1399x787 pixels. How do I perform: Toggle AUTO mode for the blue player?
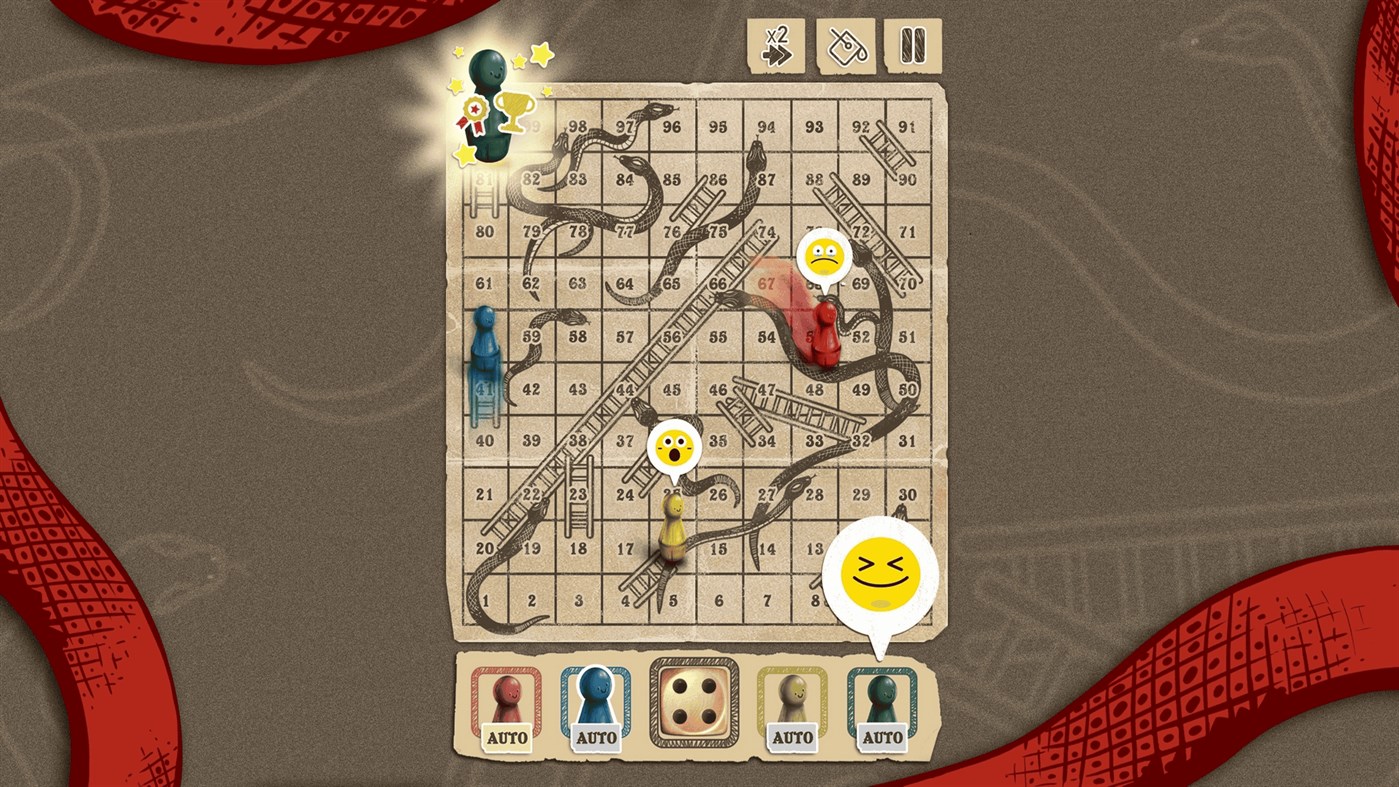pyautogui.click(x=597, y=738)
